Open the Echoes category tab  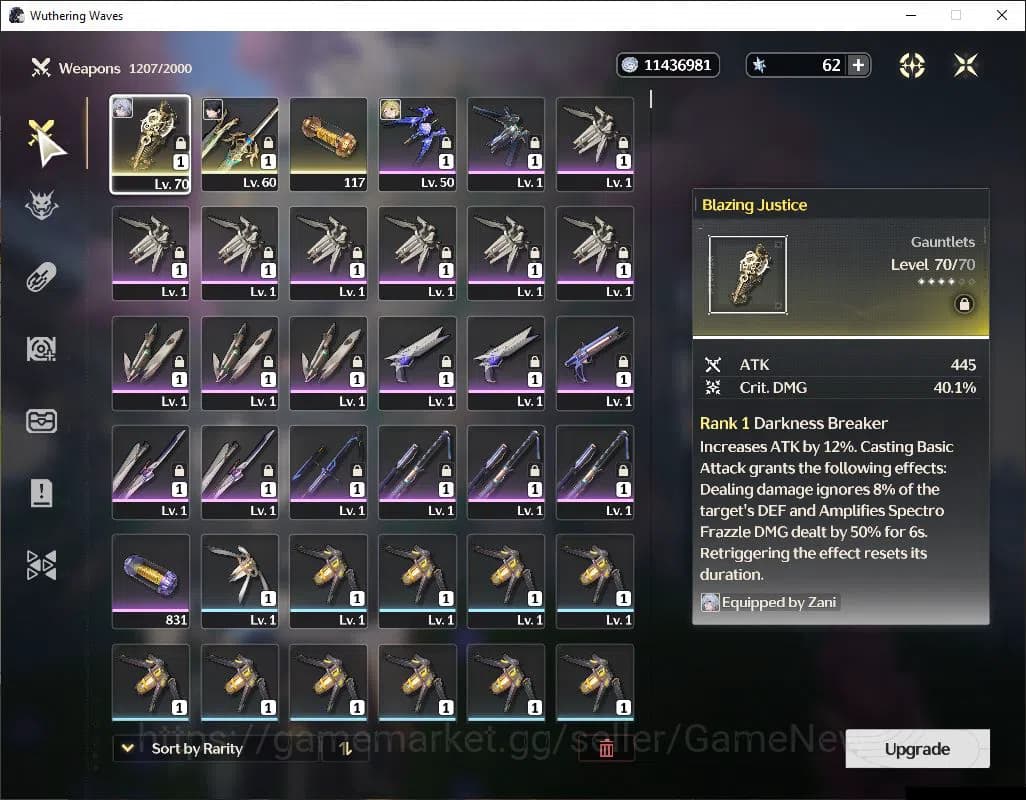point(42,207)
